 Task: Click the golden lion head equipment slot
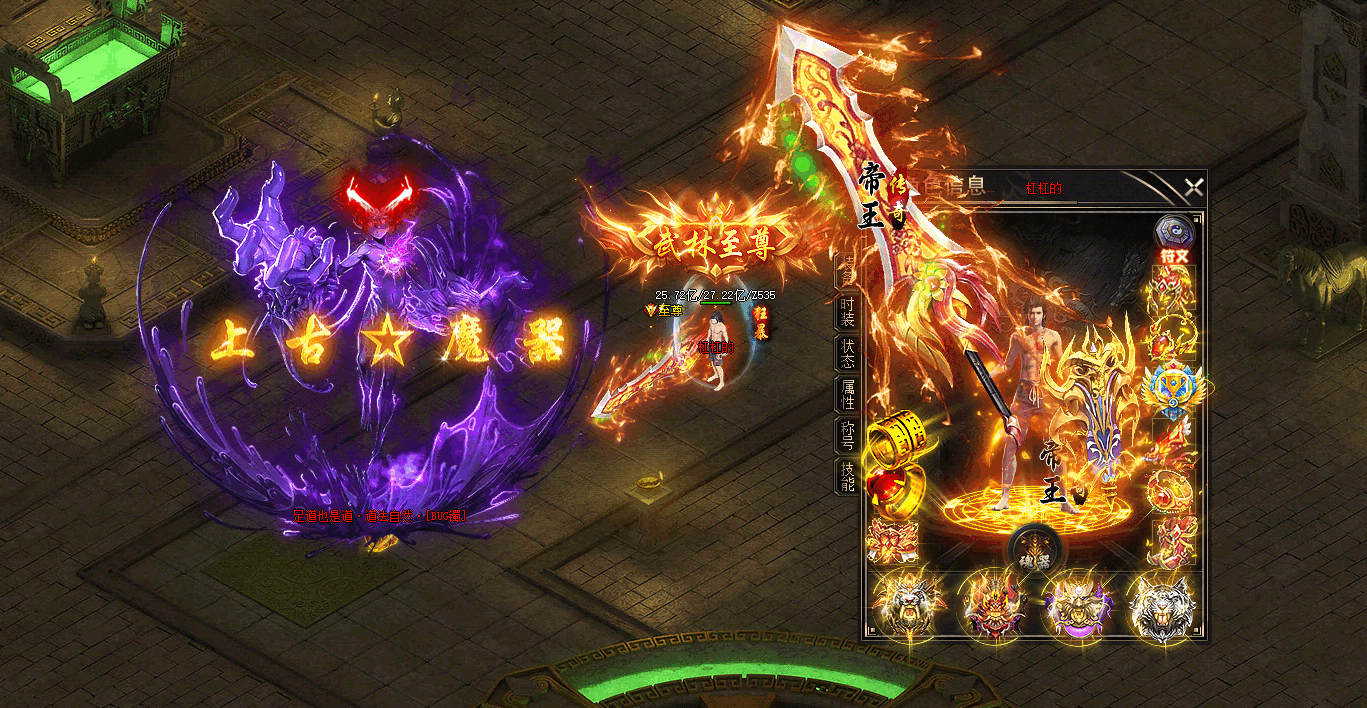pos(905,607)
